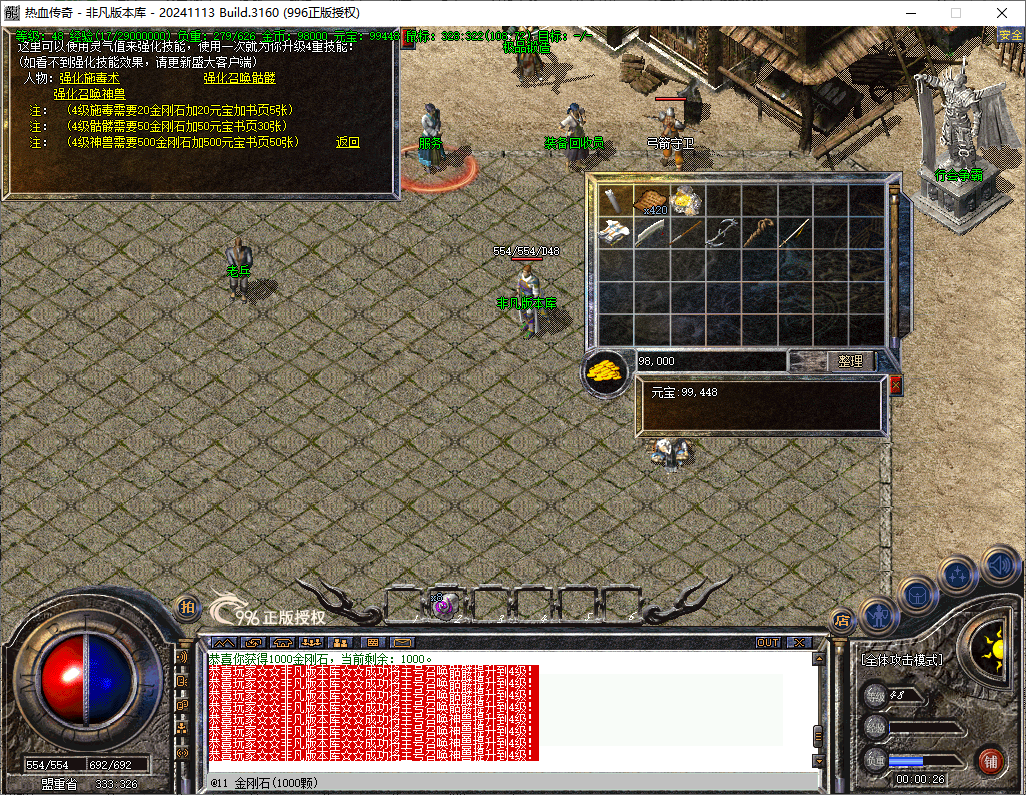Click the red 铺 stall button
This screenshot has width=1026, height=795.
(990, 760)
